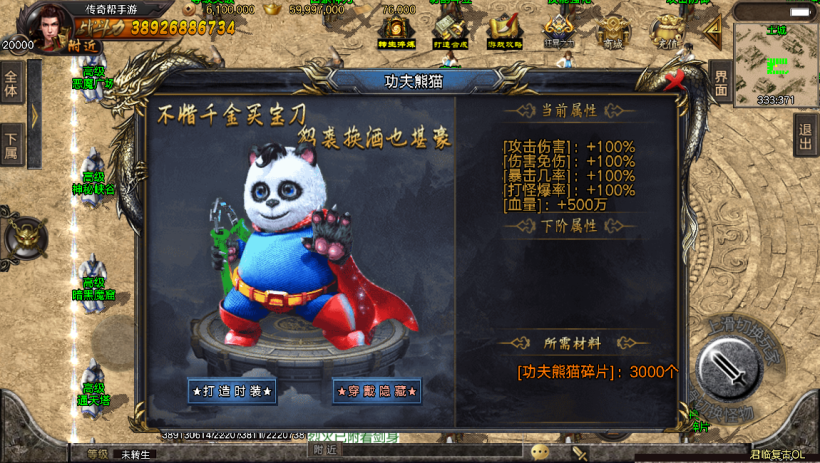
Task: Click the 退出 exit button
Action: click(x=805, y=137)
